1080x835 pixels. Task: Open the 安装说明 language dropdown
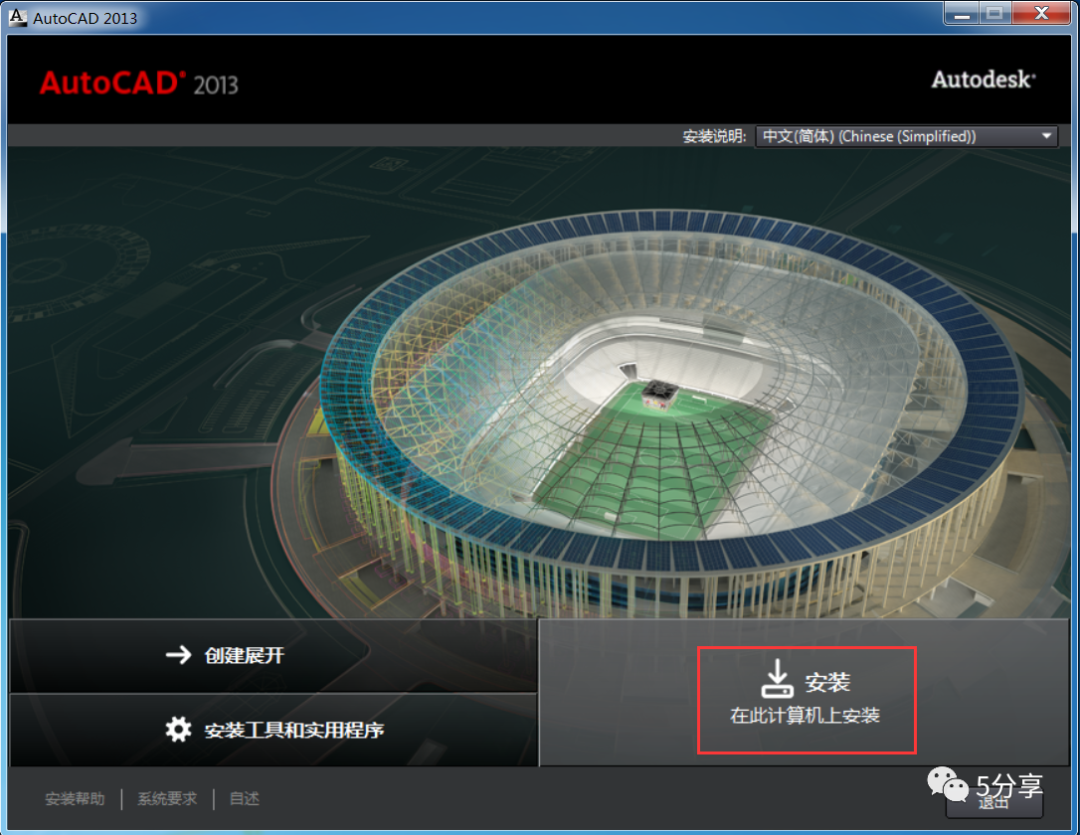pos(907,136)
